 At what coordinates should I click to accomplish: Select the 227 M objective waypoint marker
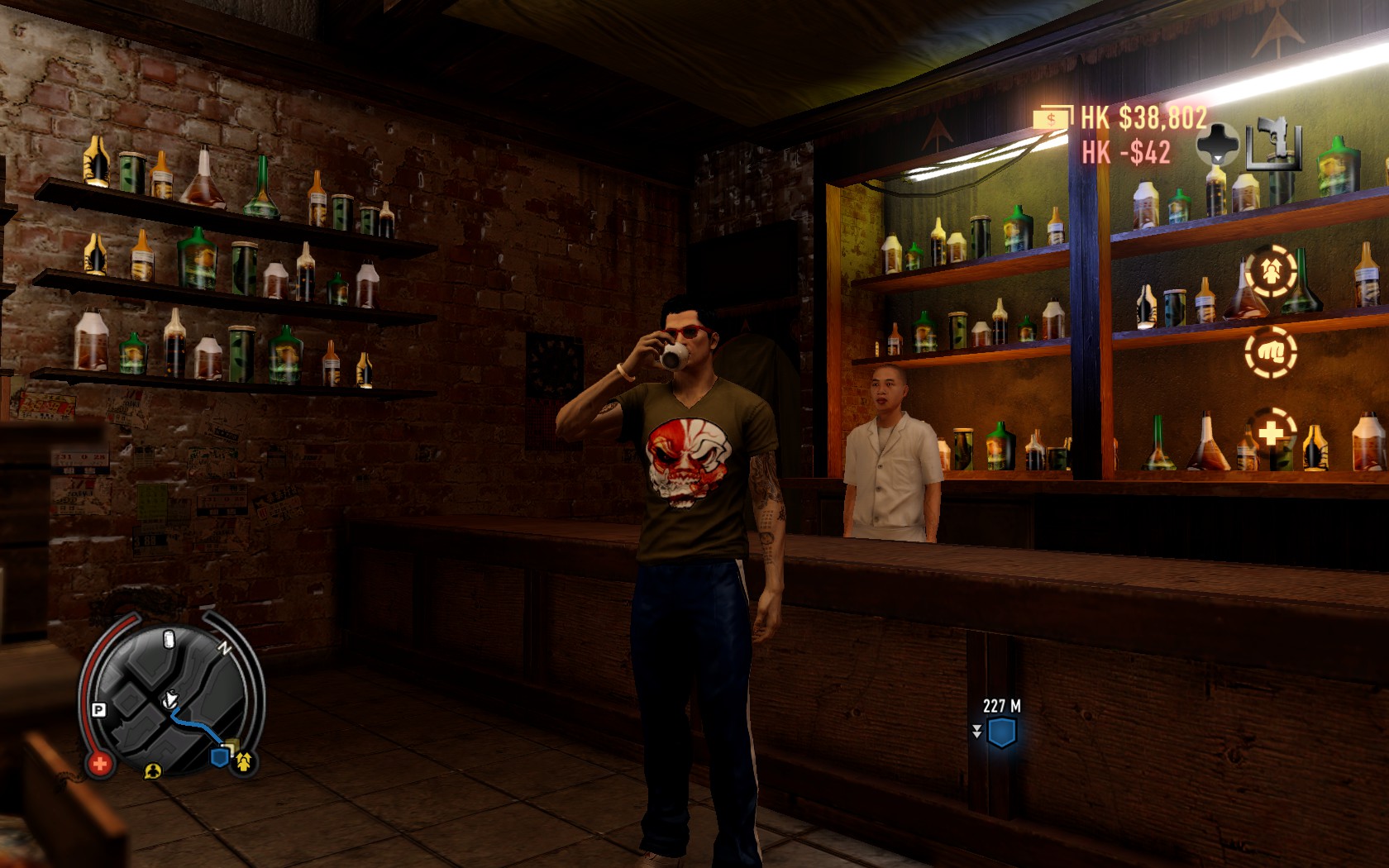pos(1002,732)
